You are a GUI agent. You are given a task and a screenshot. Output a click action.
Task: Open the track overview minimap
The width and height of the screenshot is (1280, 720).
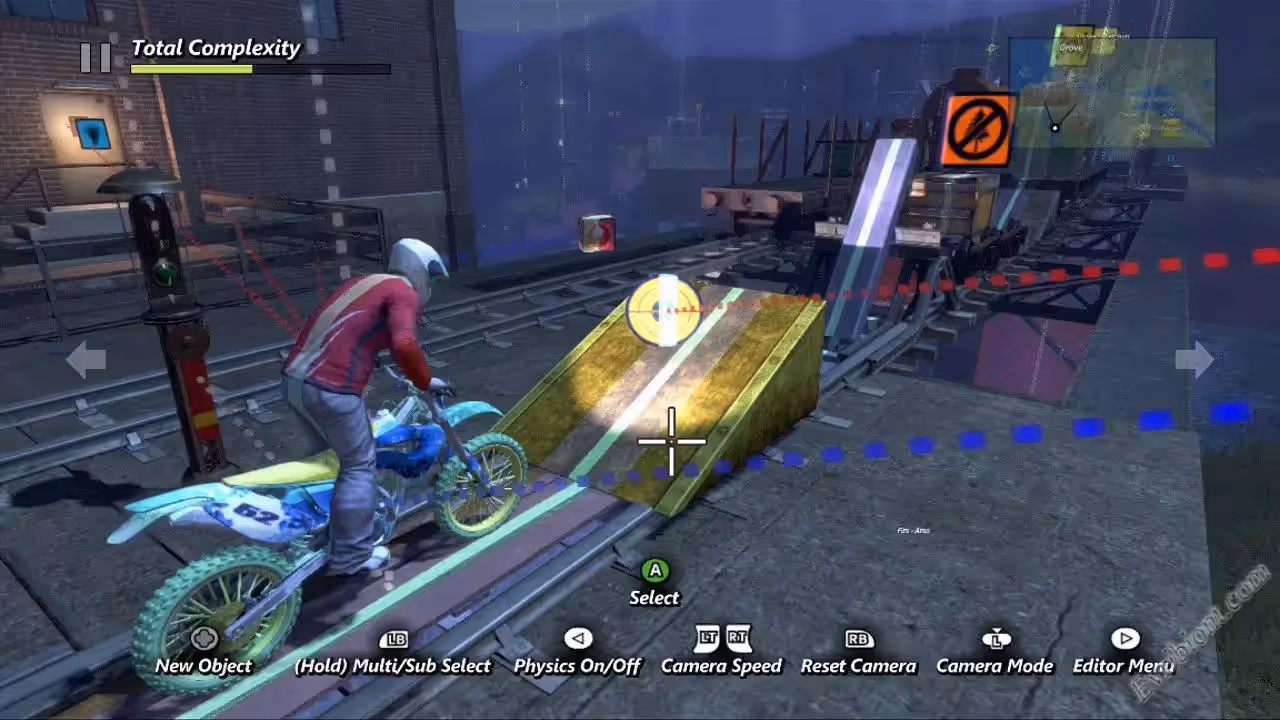[x=1112, y=92]
